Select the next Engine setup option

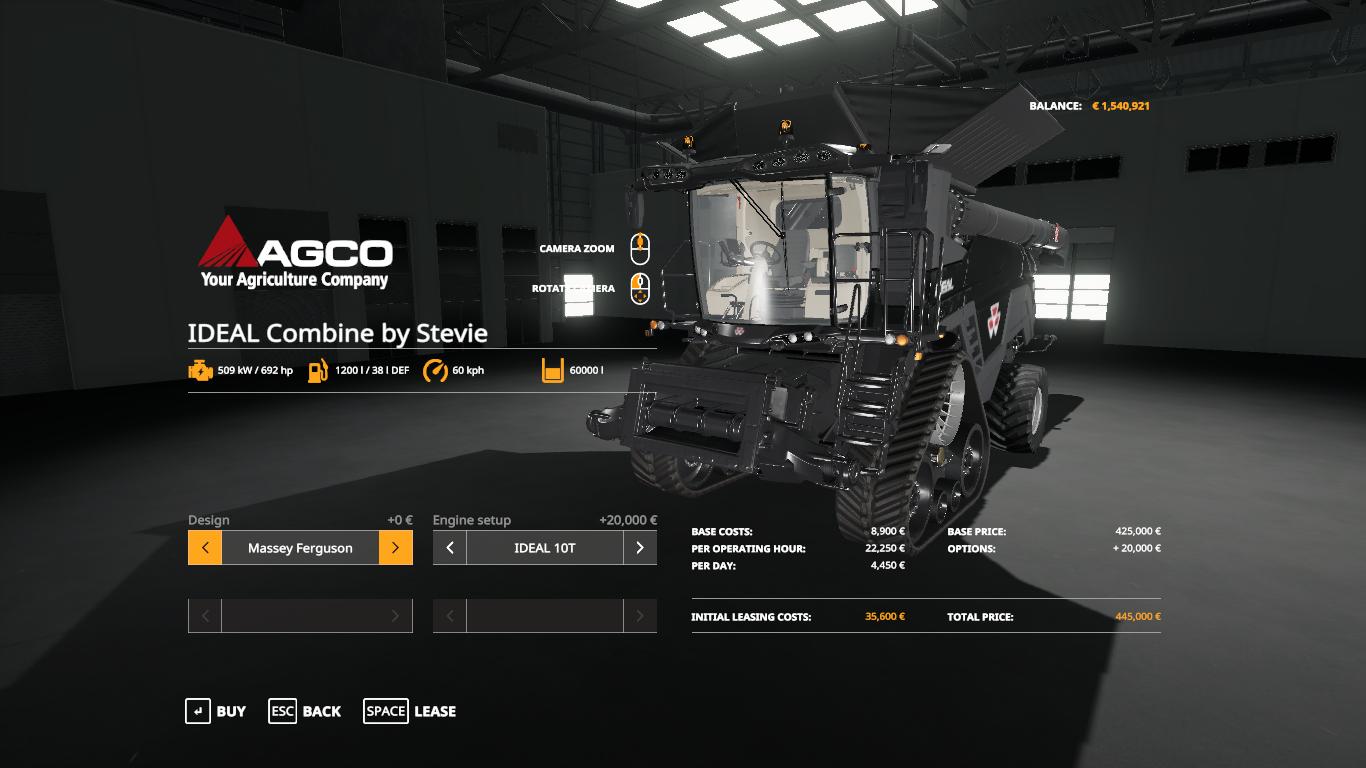click(x=640, y=548)
